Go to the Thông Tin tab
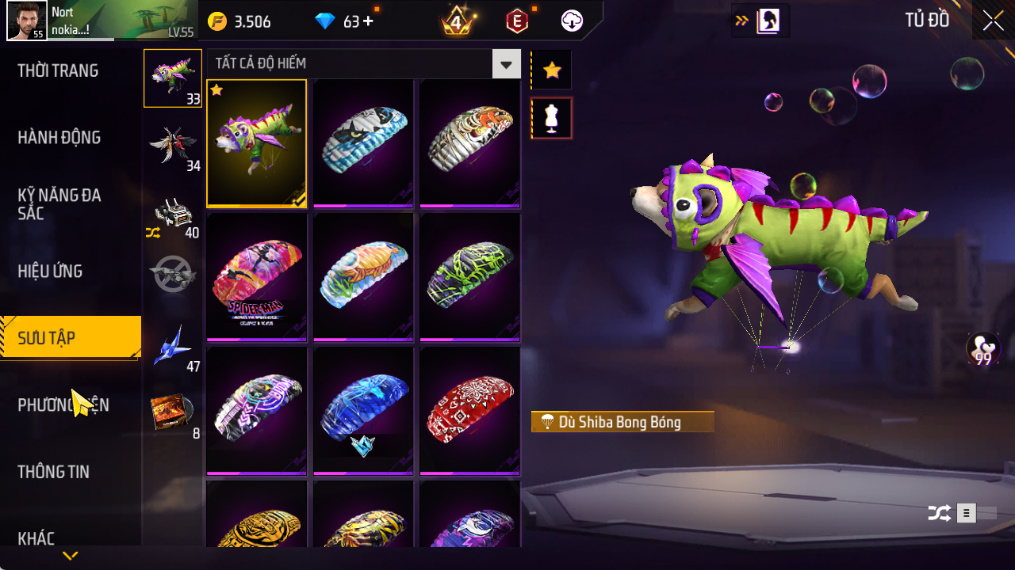 pyautogui.click(x=53, y=472)
